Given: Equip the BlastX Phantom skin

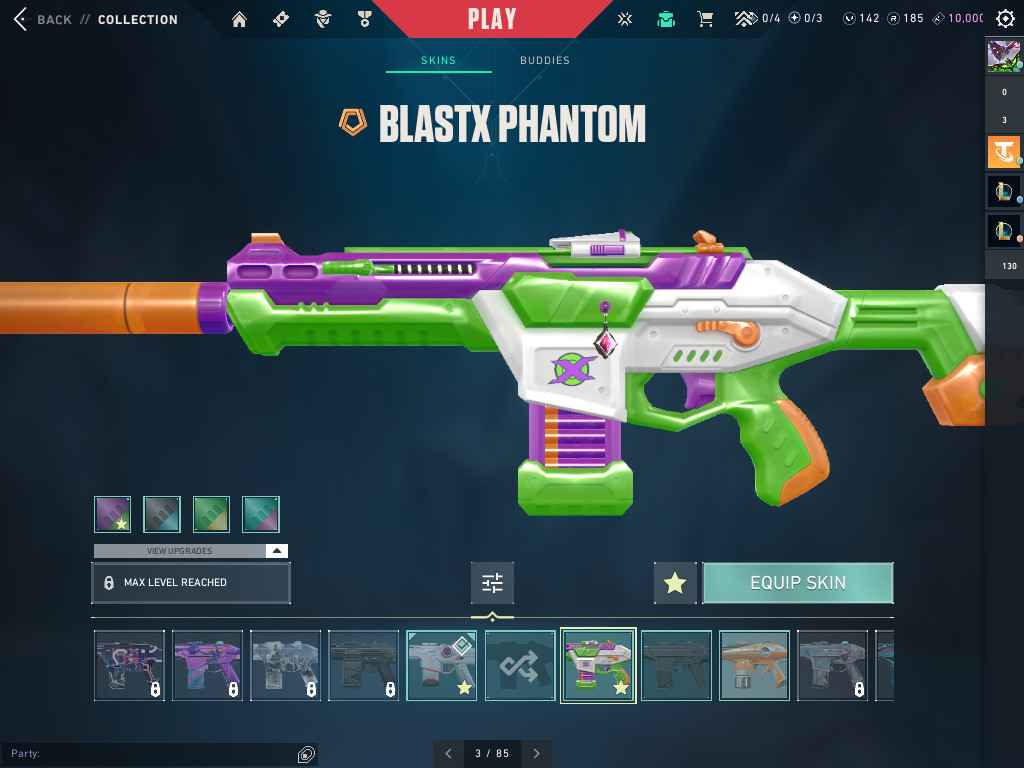Looking at the screenshot, I should (x=797, y=583).
